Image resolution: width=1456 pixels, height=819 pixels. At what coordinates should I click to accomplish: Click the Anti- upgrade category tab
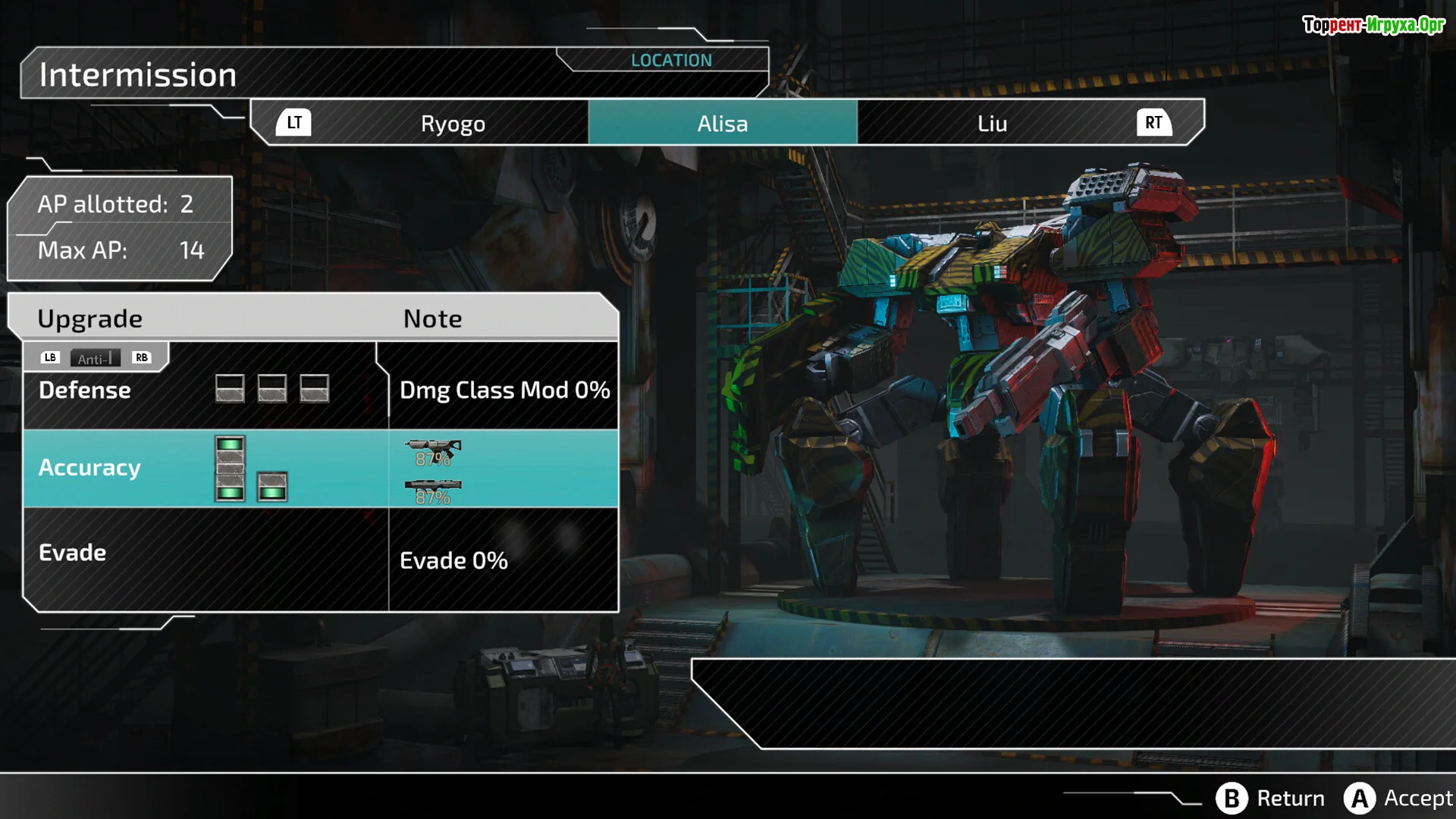click(95, 358)
